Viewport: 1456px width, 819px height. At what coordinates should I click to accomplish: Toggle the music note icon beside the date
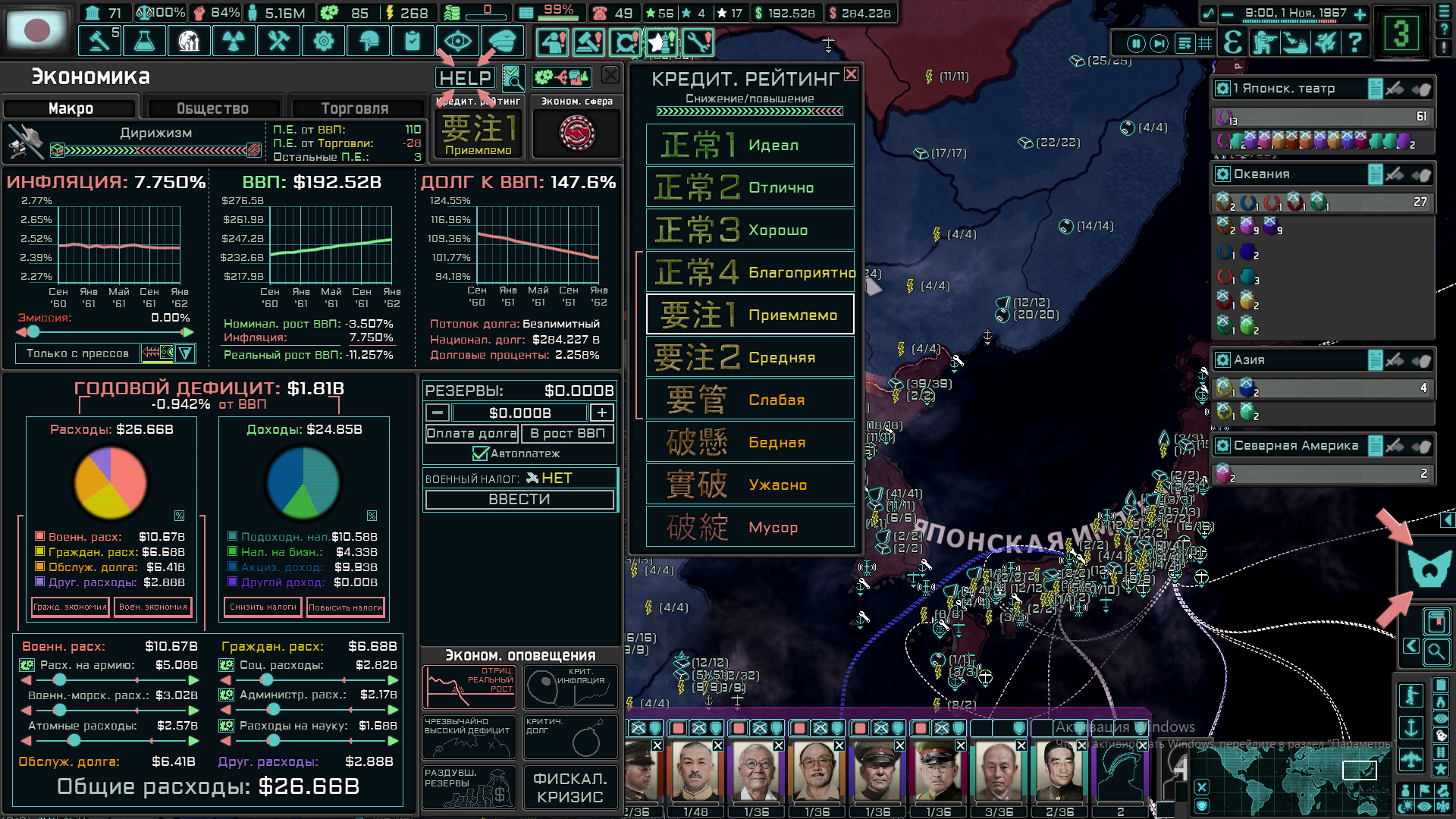pos(1209,12)
